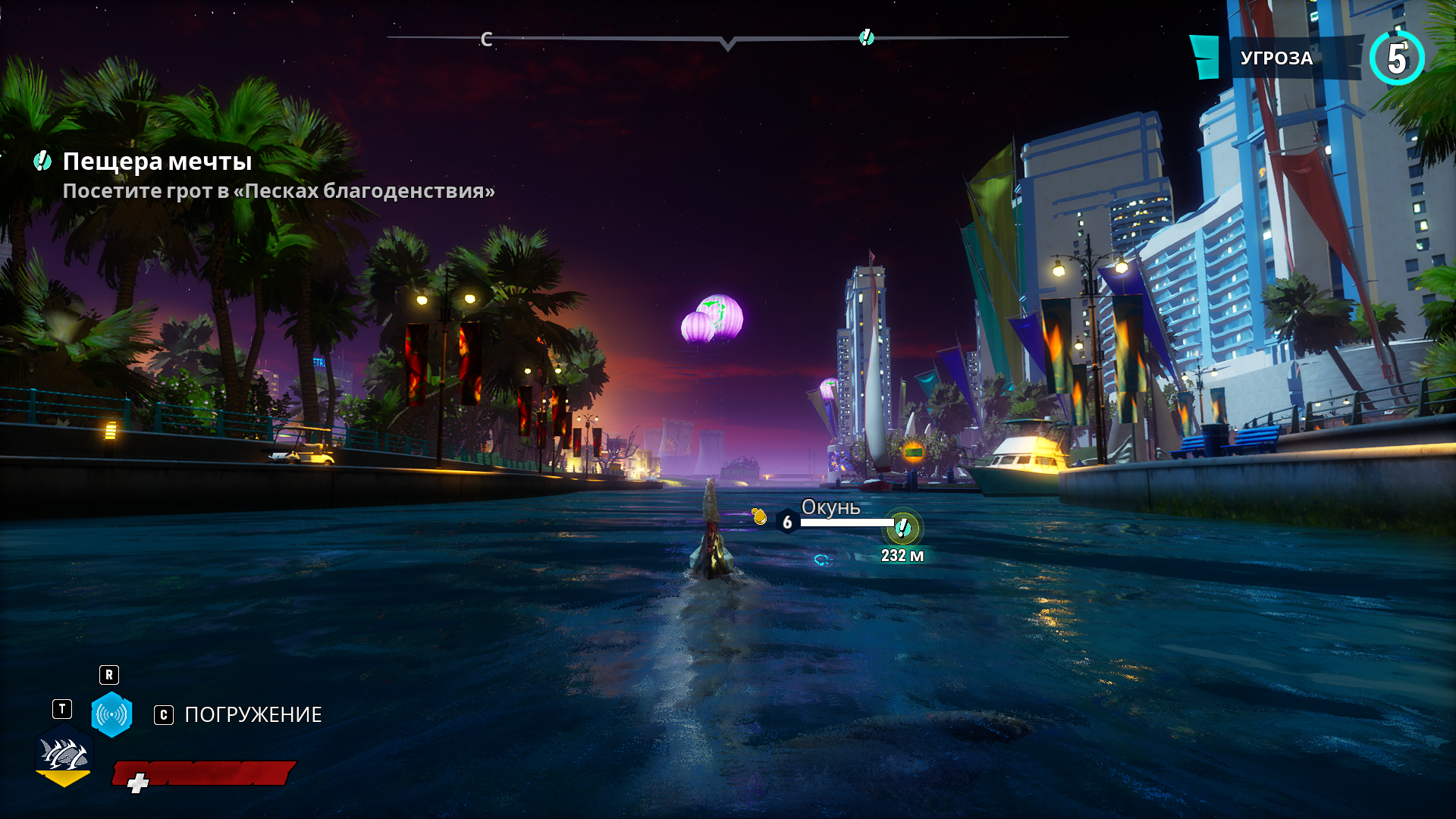Click the quest marker on the compass bar
Screen dimensions: 1456x819
pyautogui.click(x=866, y=37)
